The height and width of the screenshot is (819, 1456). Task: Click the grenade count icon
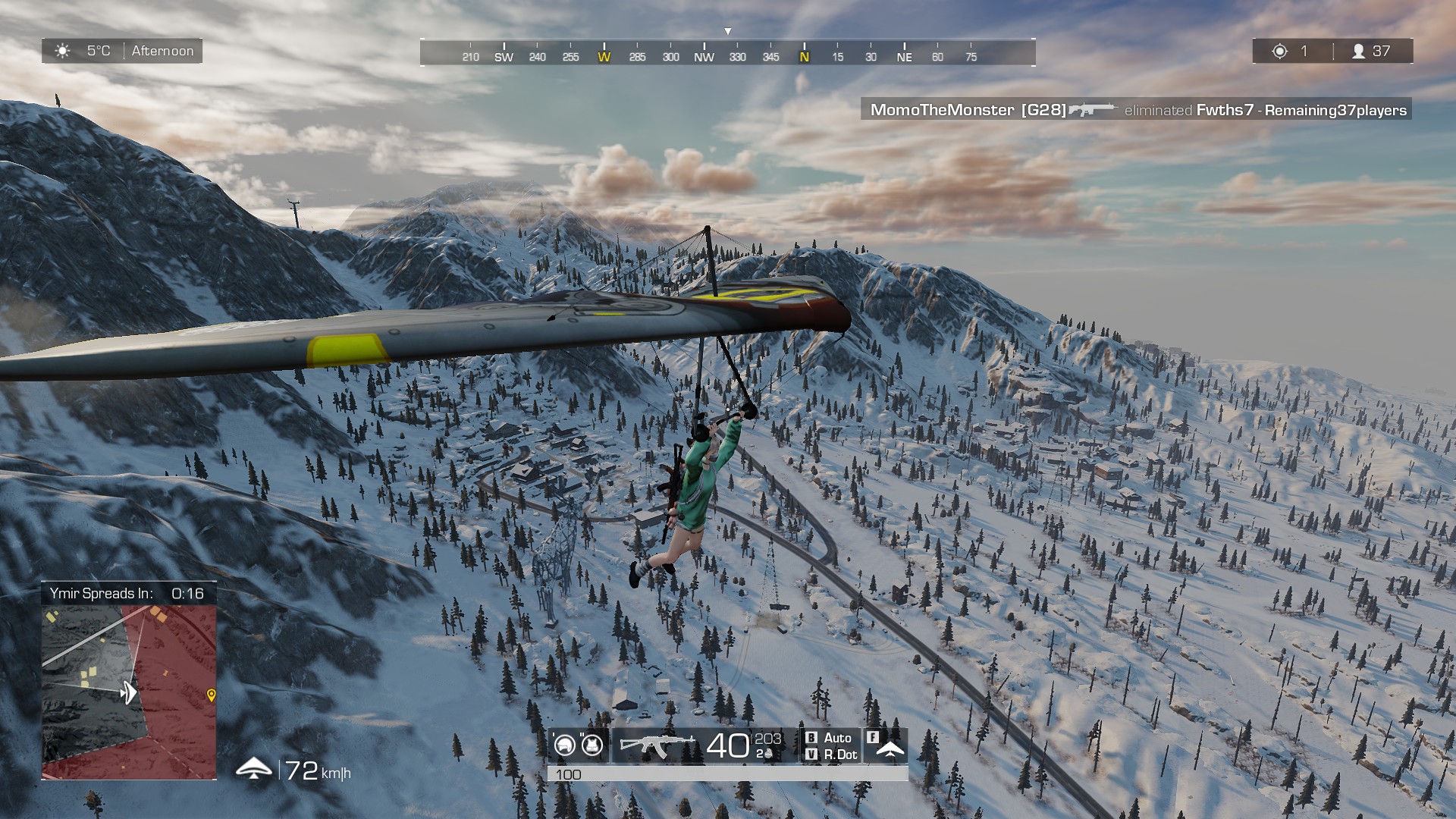point(766,754)
